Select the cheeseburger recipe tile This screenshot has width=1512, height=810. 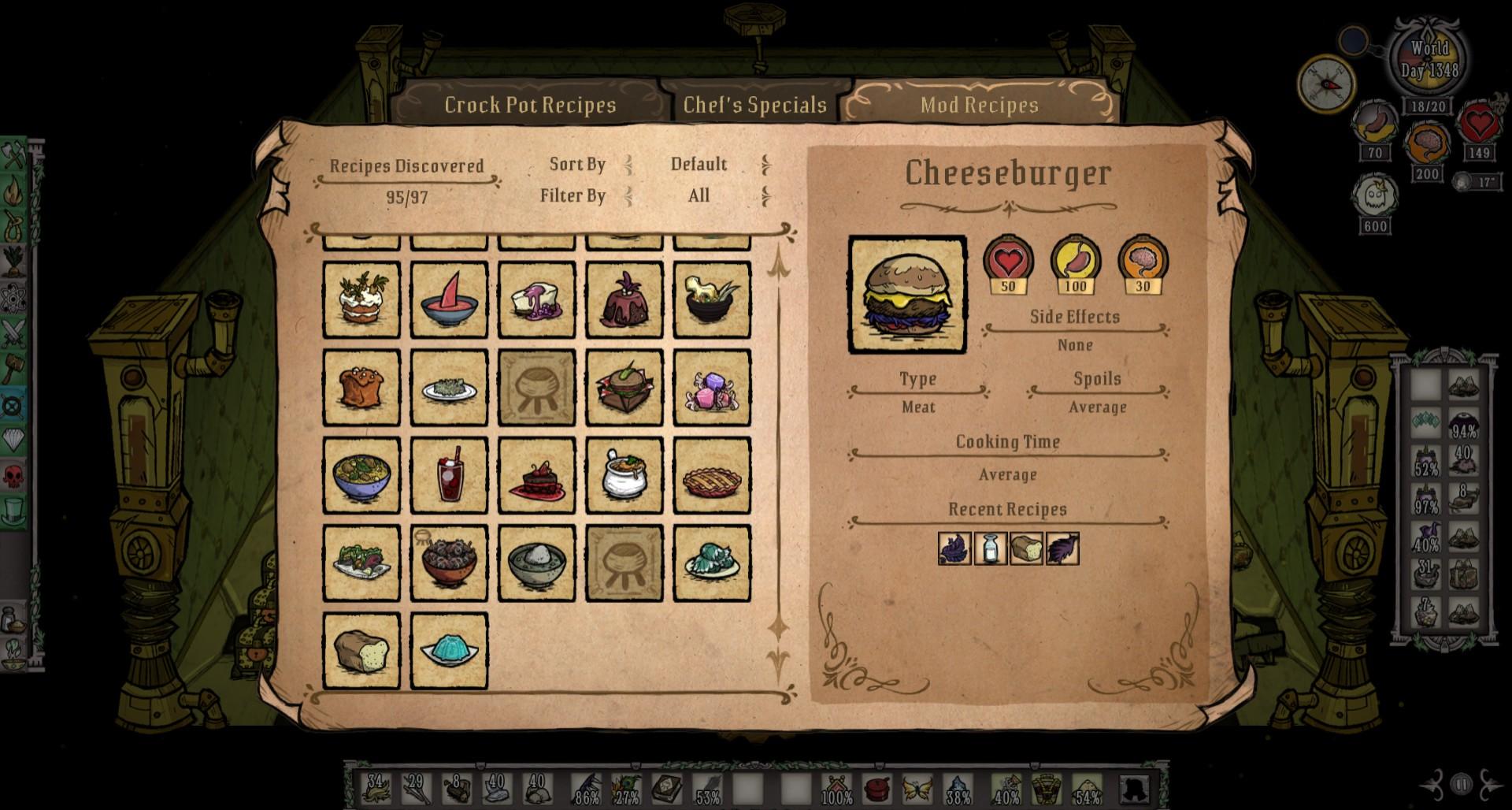[x=624, y=388]
